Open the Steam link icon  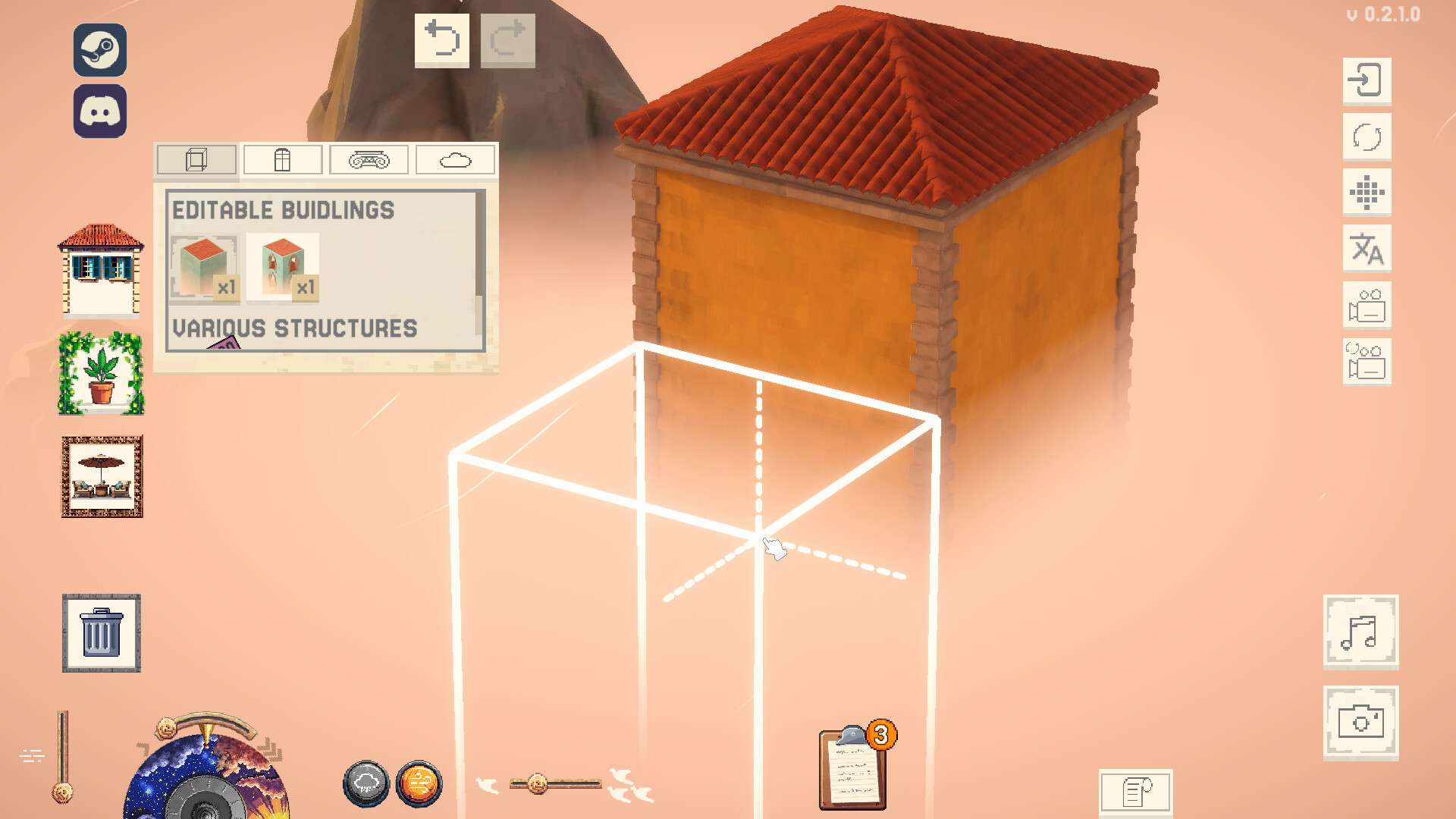[x=100, y=50]
